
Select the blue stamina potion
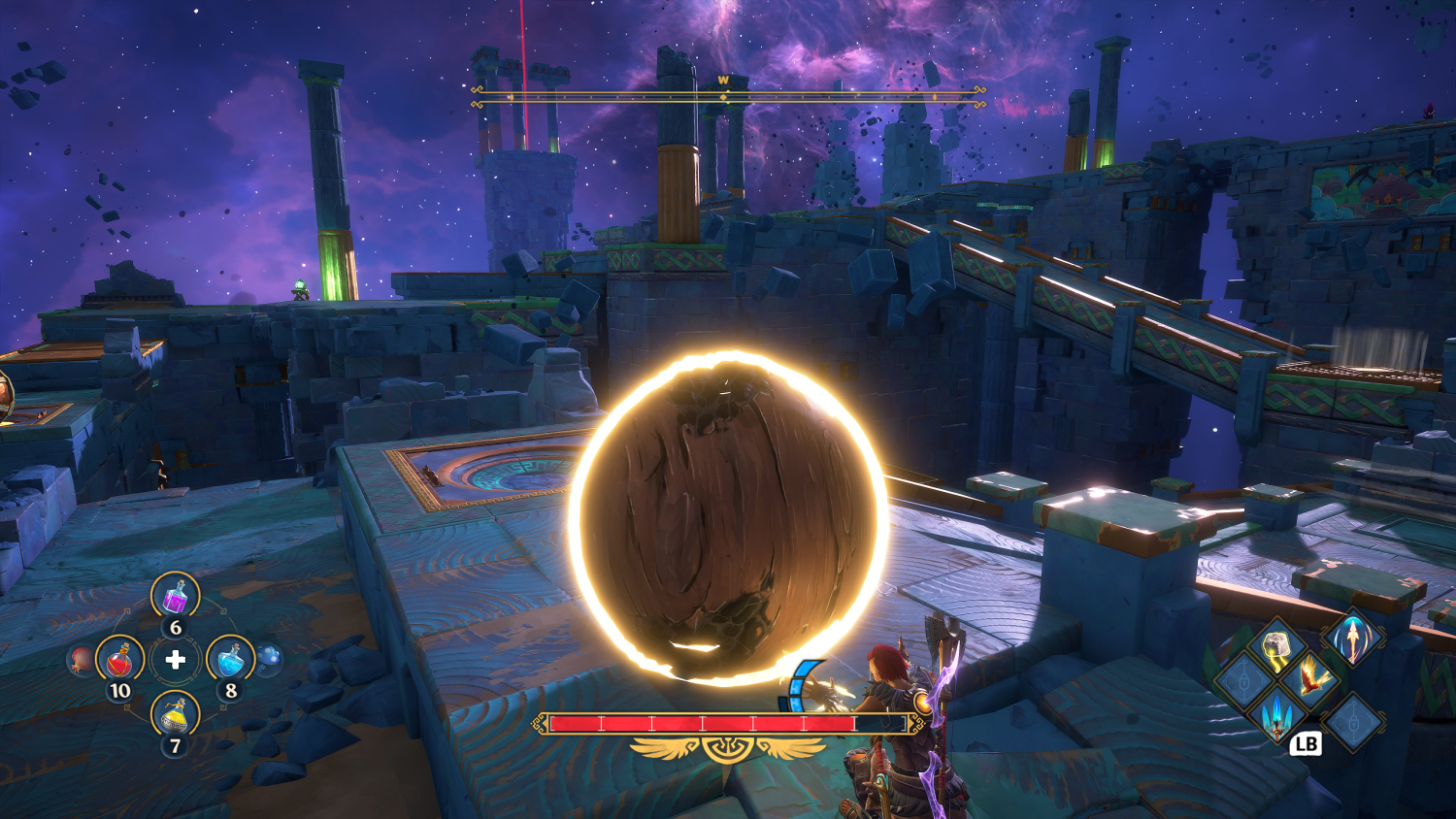(230, 660)
